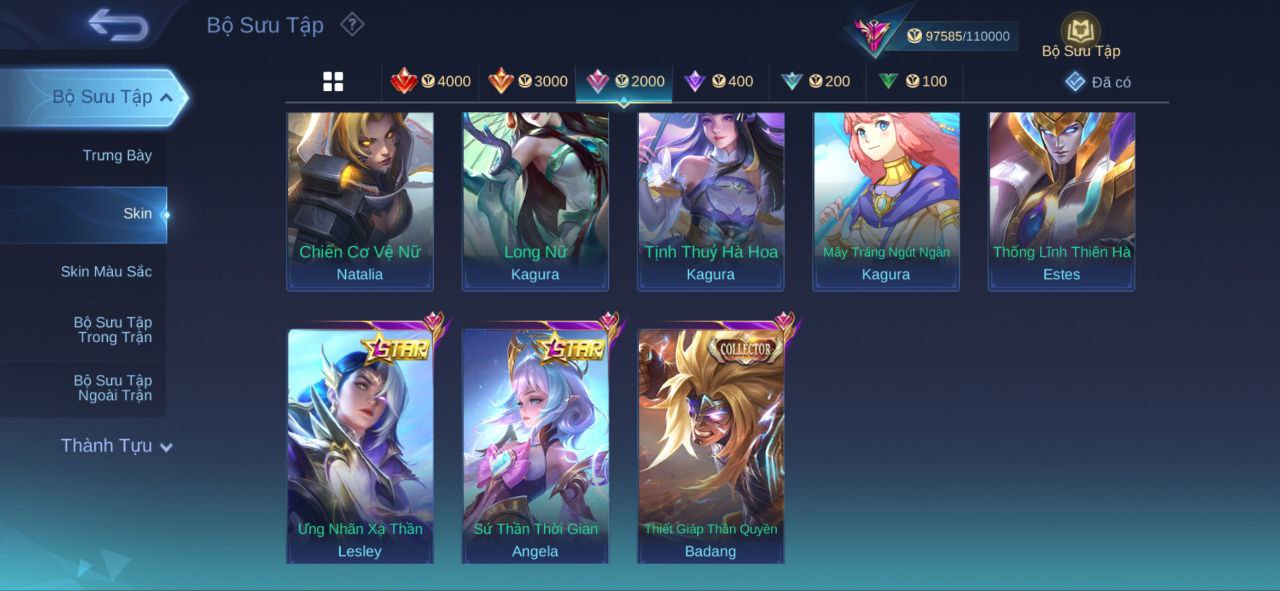Select Natalia's Chiến Cơ Vệ Nữ skin card

point(360,200)
